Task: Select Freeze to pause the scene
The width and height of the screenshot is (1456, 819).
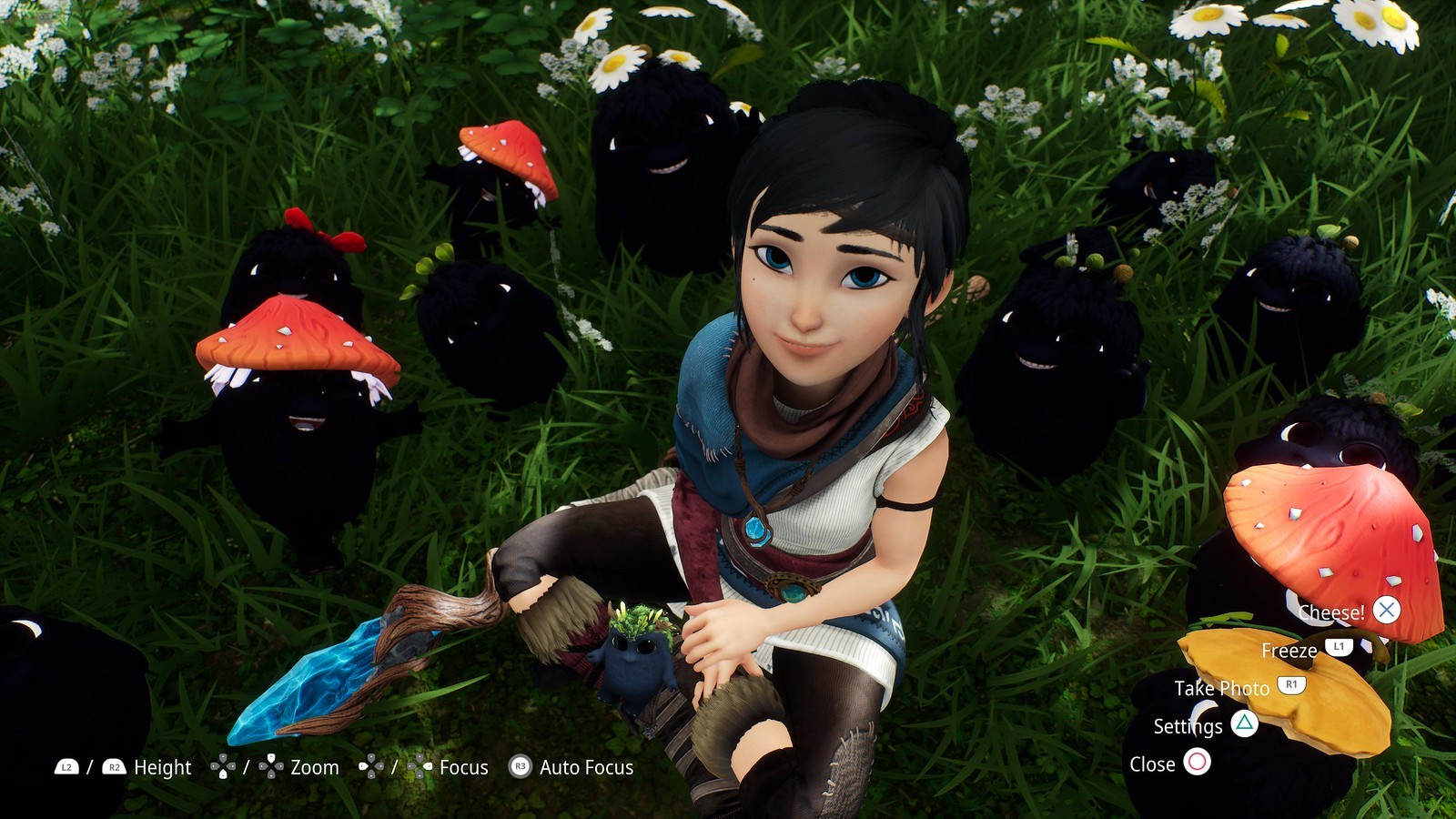Action: [x=1289, y=651]
